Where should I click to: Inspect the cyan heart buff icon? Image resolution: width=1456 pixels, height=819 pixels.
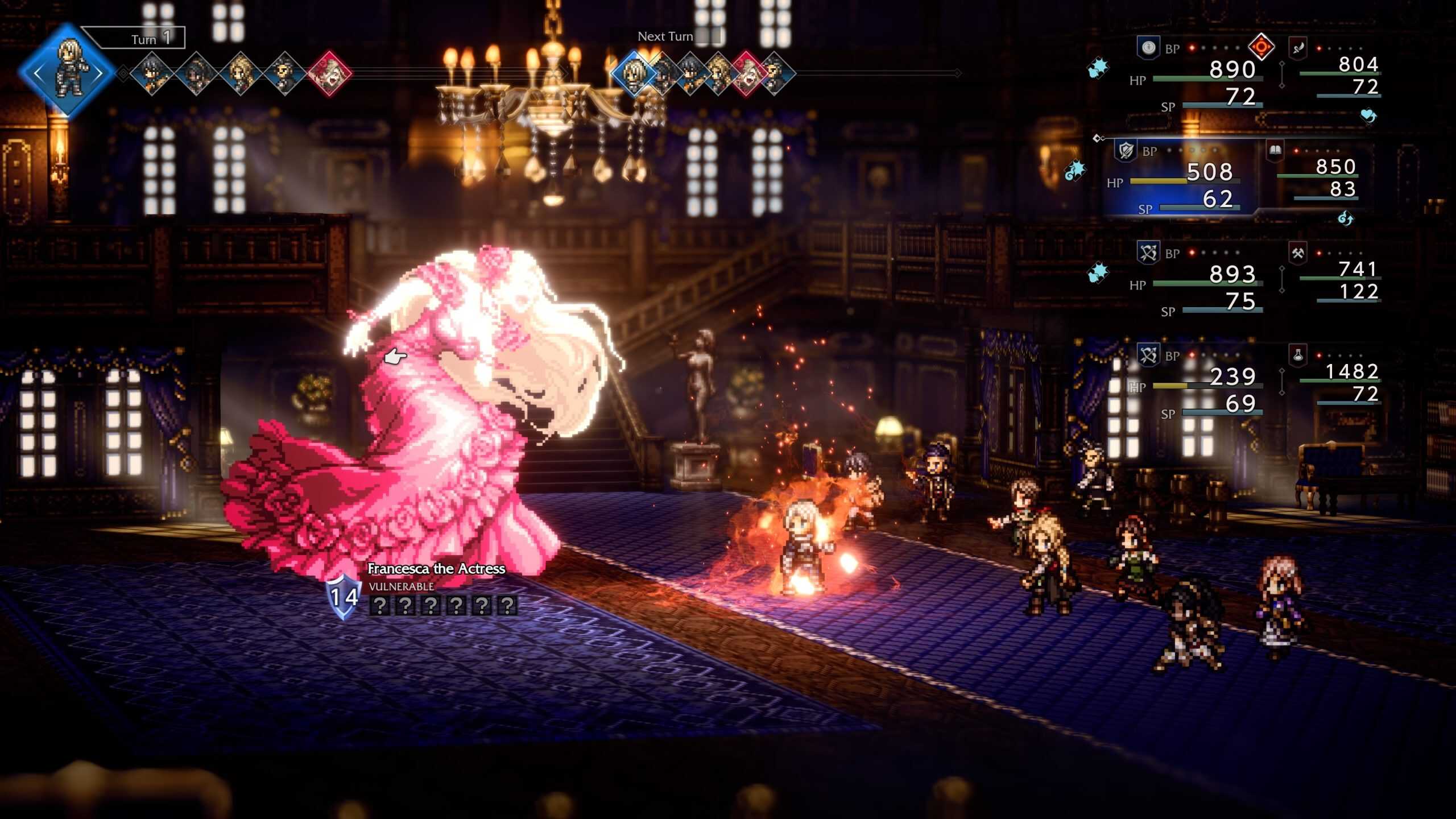[x=1368, y=116]
